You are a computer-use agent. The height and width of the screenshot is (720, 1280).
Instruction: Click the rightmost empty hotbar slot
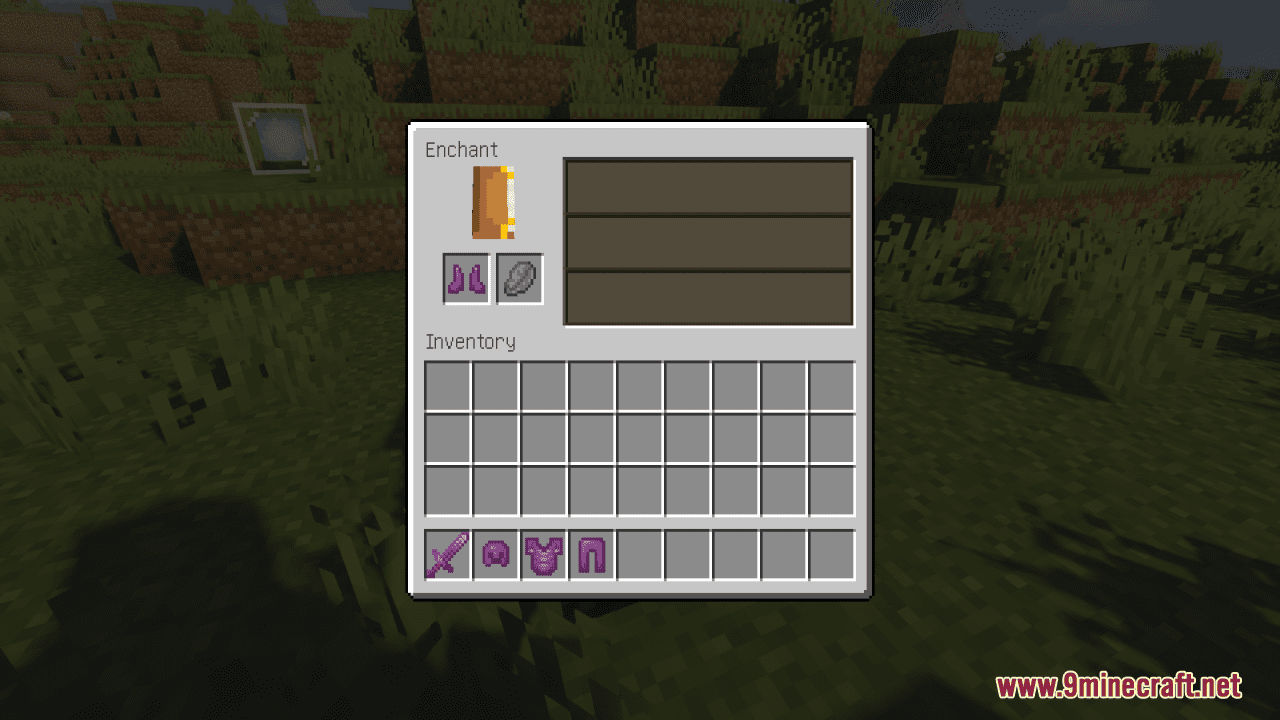pos(830,554)
